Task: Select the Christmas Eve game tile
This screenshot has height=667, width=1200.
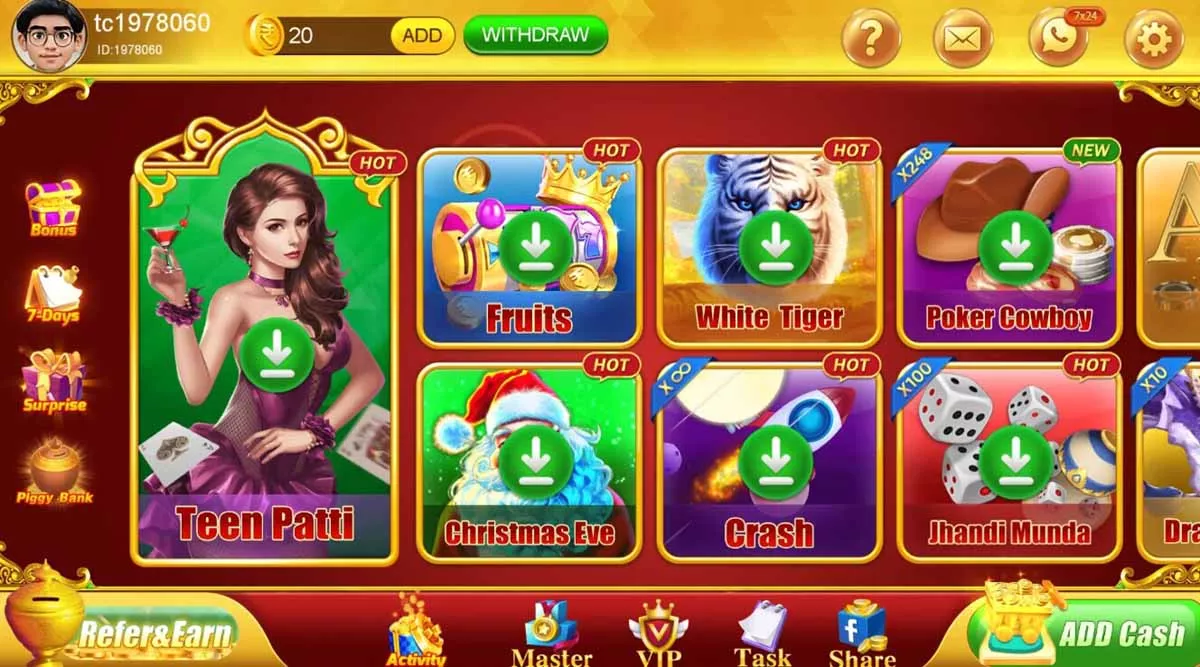Action: 530,460
